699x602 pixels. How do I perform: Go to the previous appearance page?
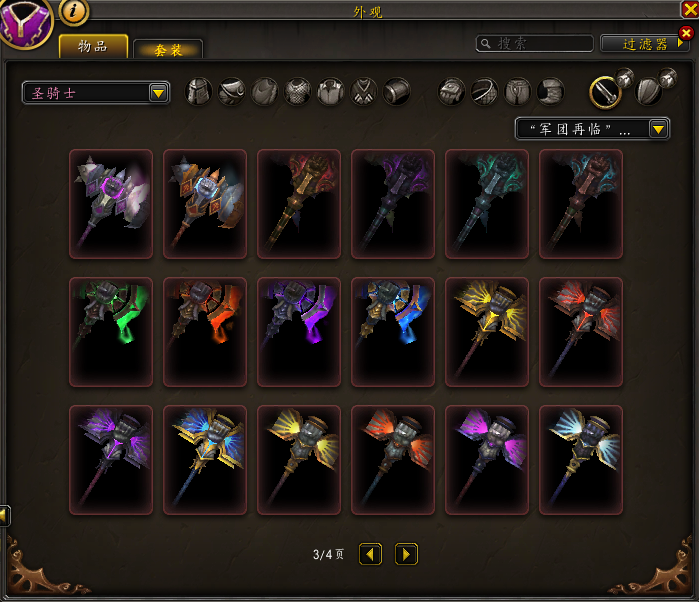click(x=370, y=553)
